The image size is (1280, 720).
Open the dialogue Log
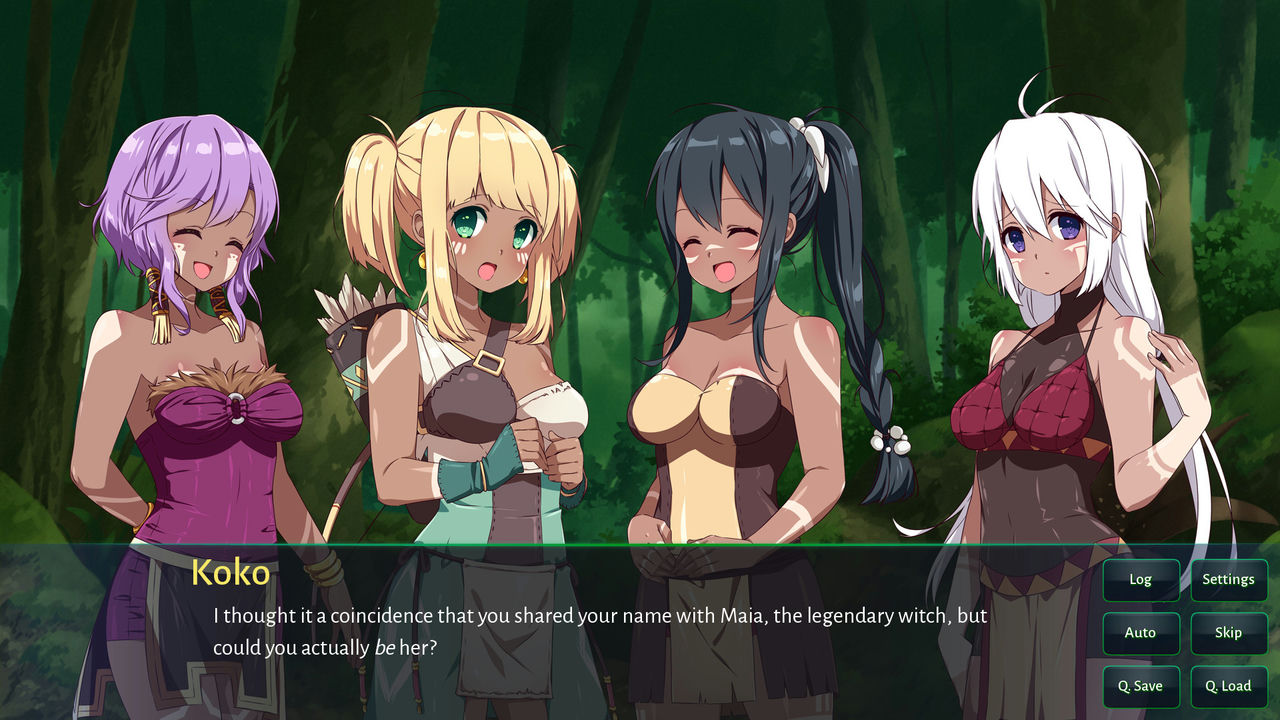(1140, 579)
